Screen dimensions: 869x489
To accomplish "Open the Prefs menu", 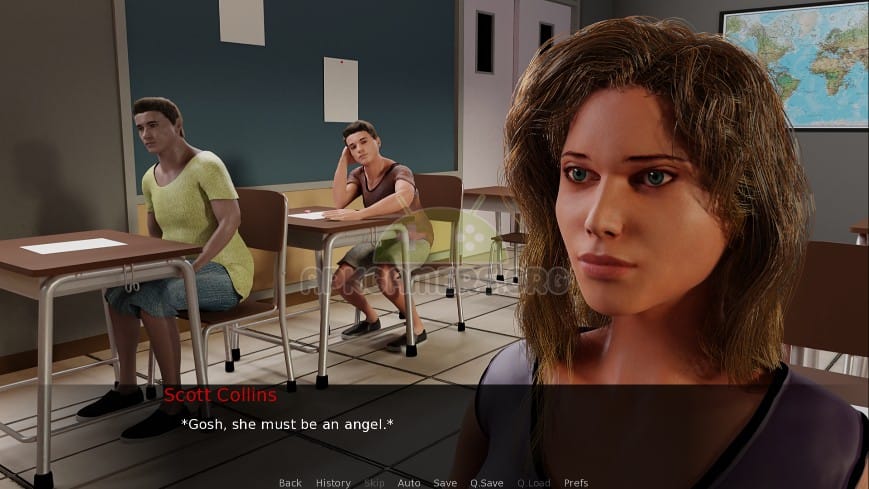I will pos(576,483).
